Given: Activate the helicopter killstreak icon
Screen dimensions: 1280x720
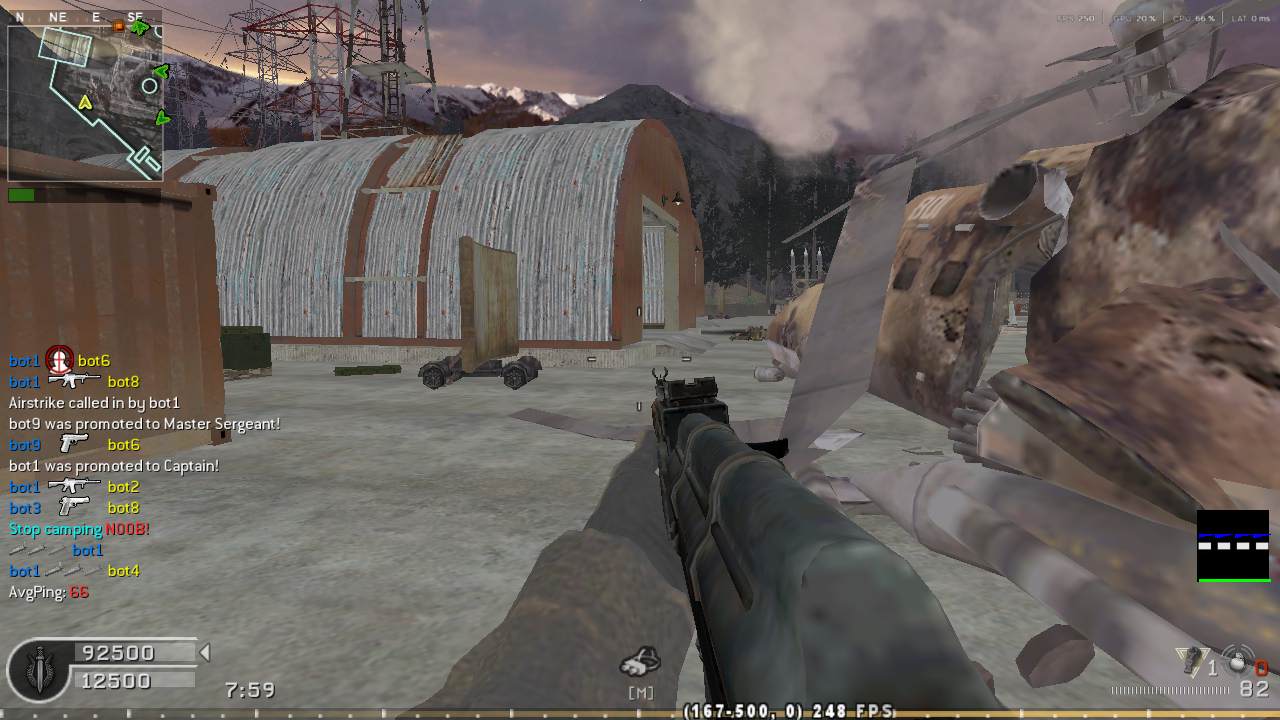Looking at the screenshot, I should (640, 661).
